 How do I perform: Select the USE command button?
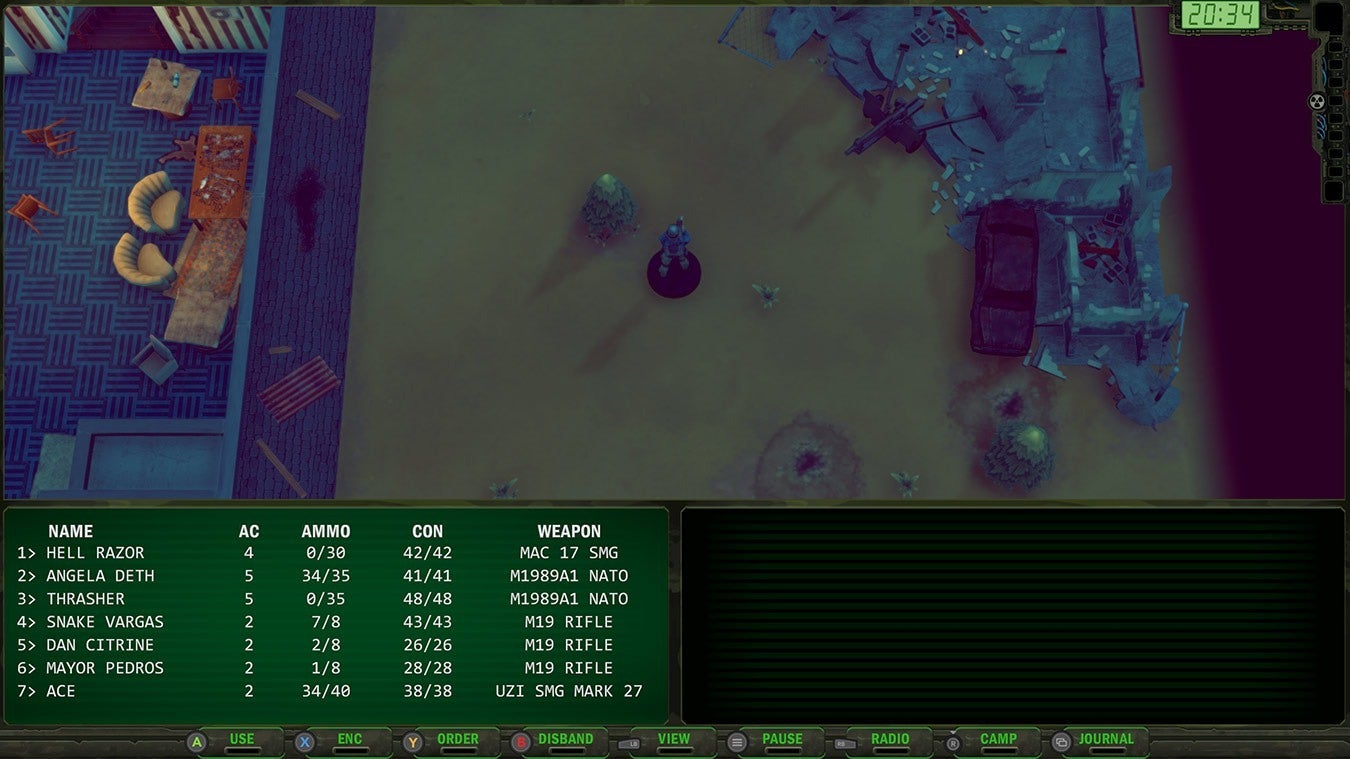tap(241, 740)
